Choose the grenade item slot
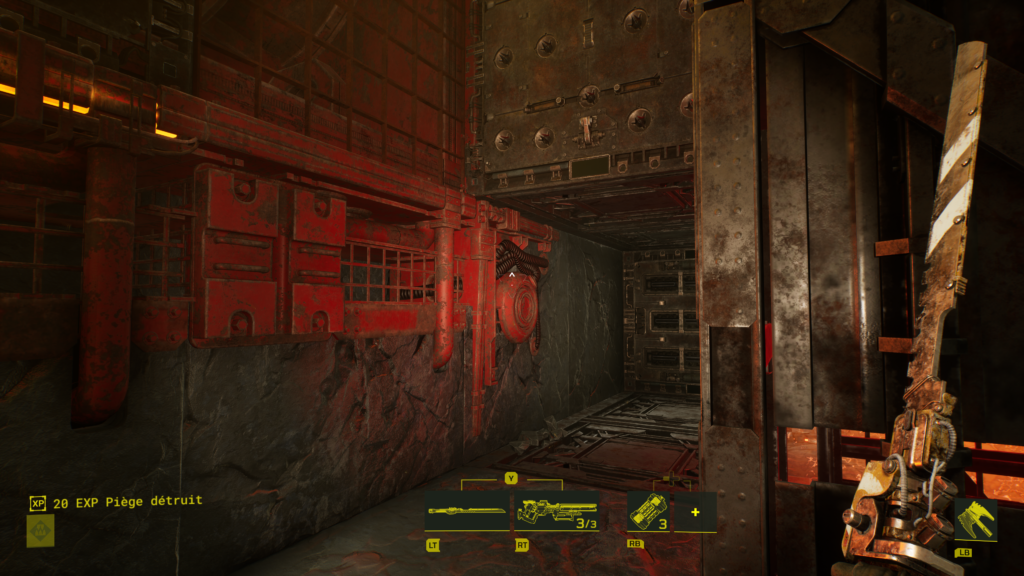1024x576 pixels. pos(648,511)
